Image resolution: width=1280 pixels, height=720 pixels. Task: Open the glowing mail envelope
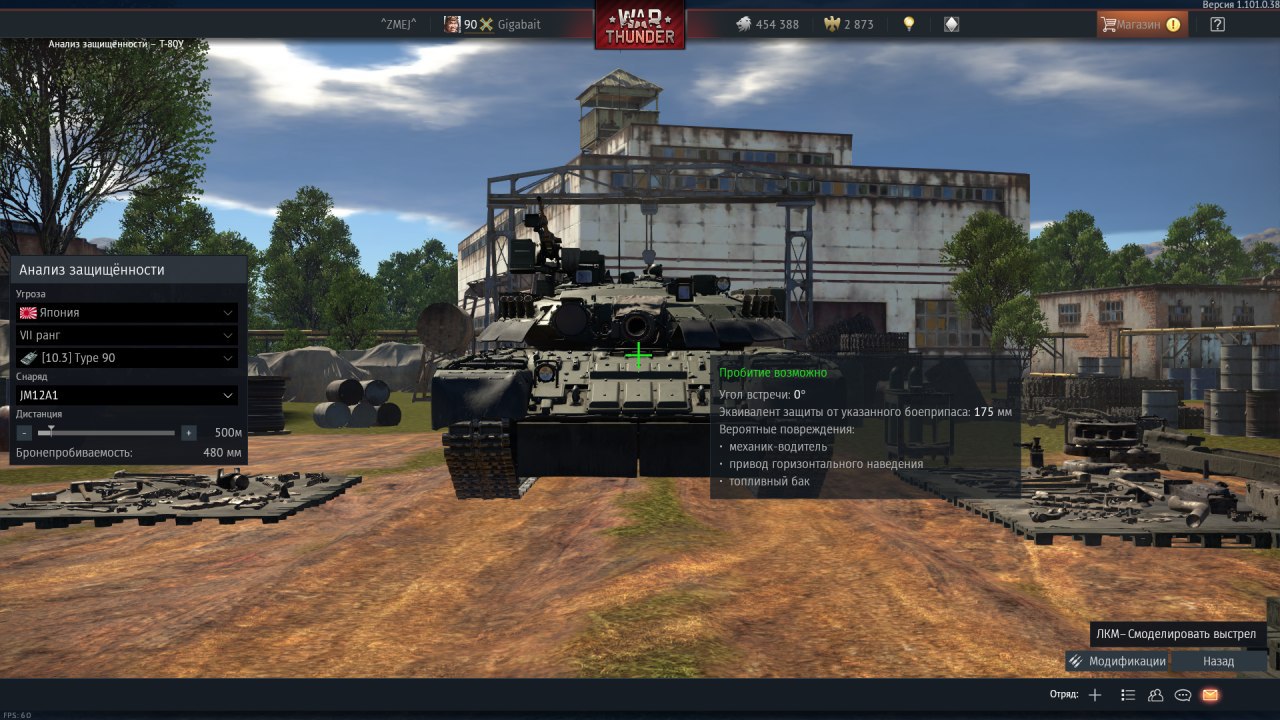1210,695
